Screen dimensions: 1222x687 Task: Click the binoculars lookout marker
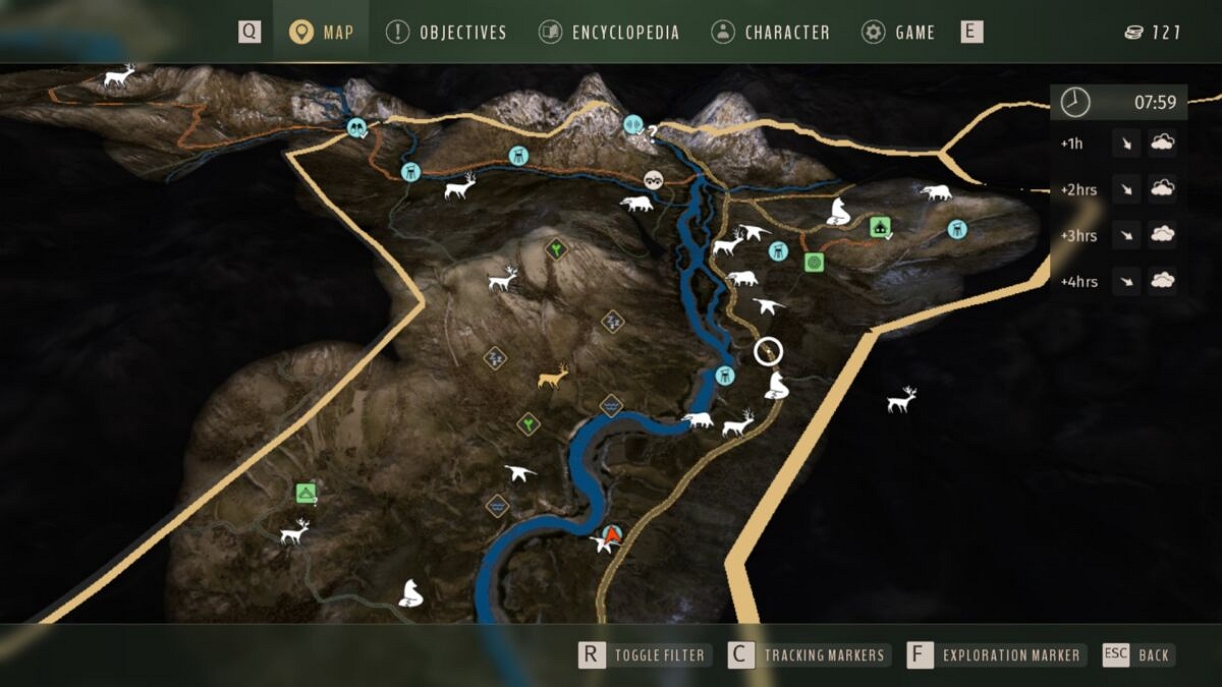[x=653, y=181]
